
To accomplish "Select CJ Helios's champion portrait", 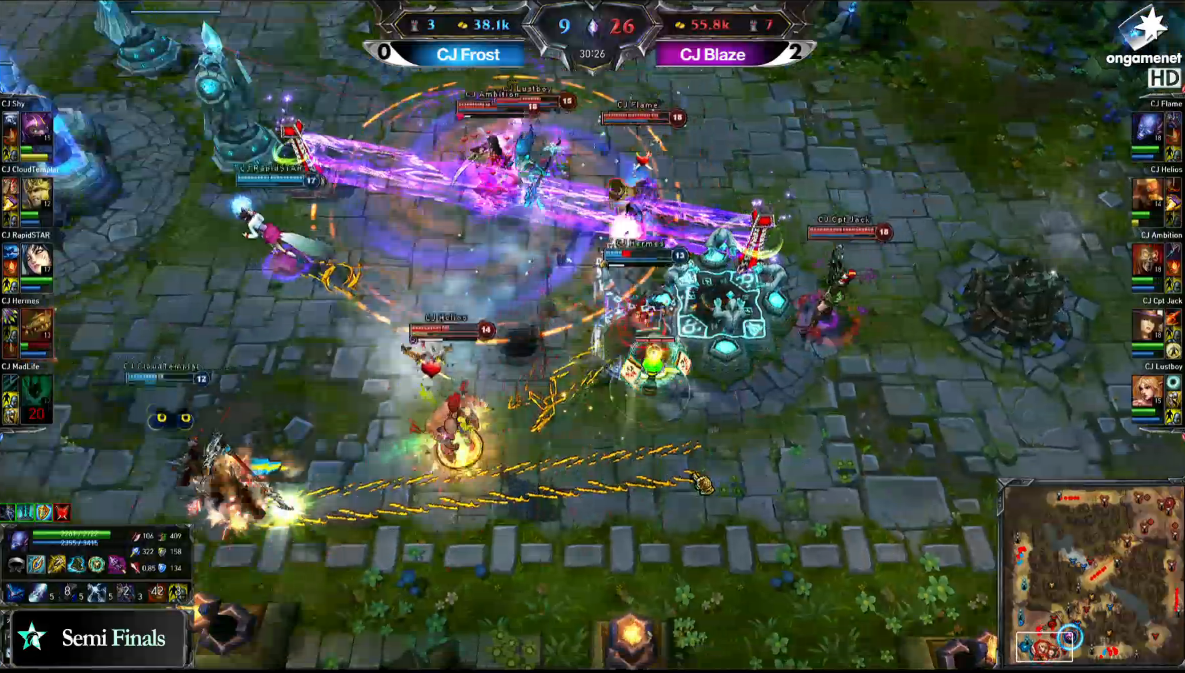I will click(x=1148, y=193).
